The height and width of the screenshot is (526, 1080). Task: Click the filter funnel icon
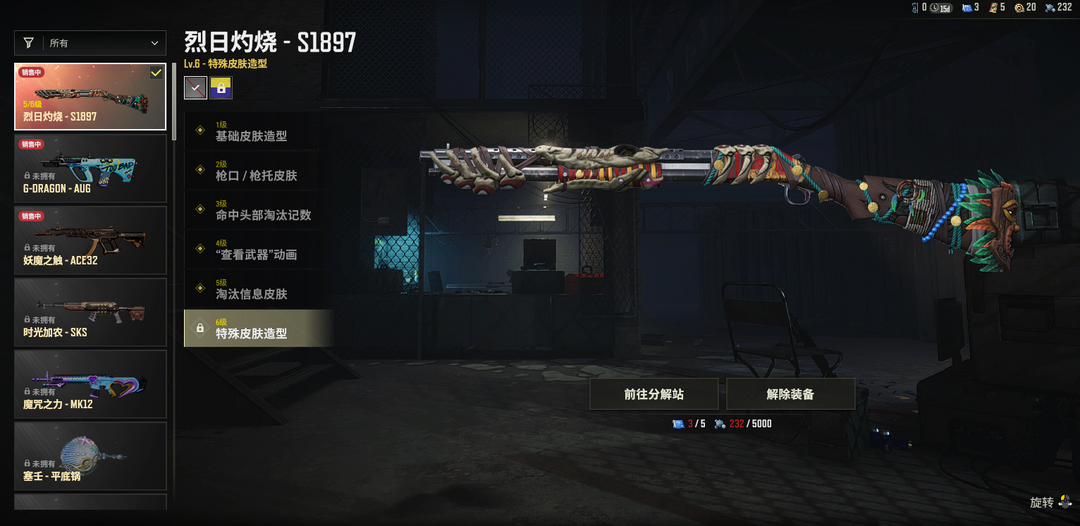coord(29,43)
